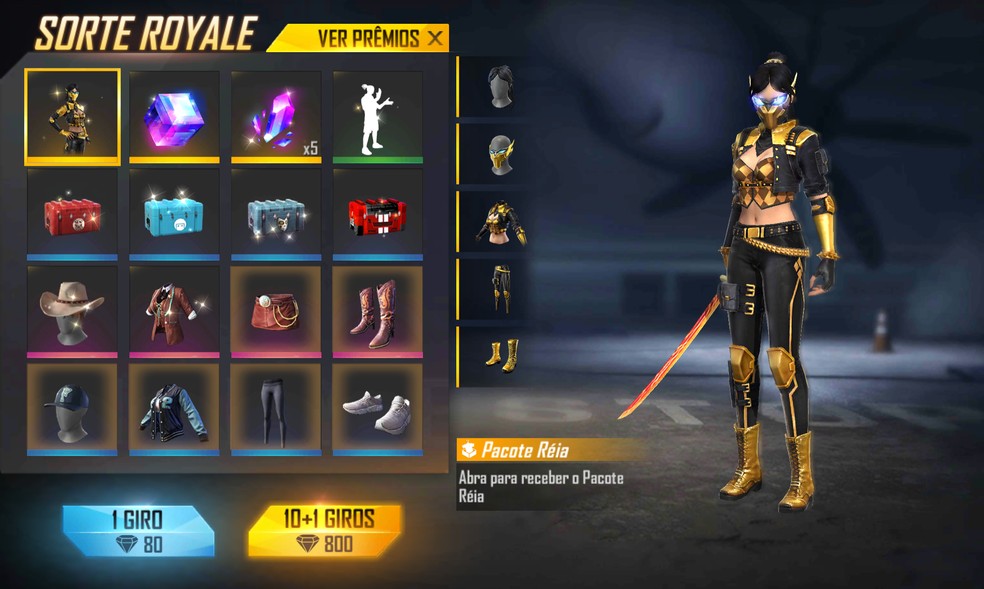This screenshot has width=984, height=589.
Task: Select the brown cowboy hat prize
Action: 73,311
